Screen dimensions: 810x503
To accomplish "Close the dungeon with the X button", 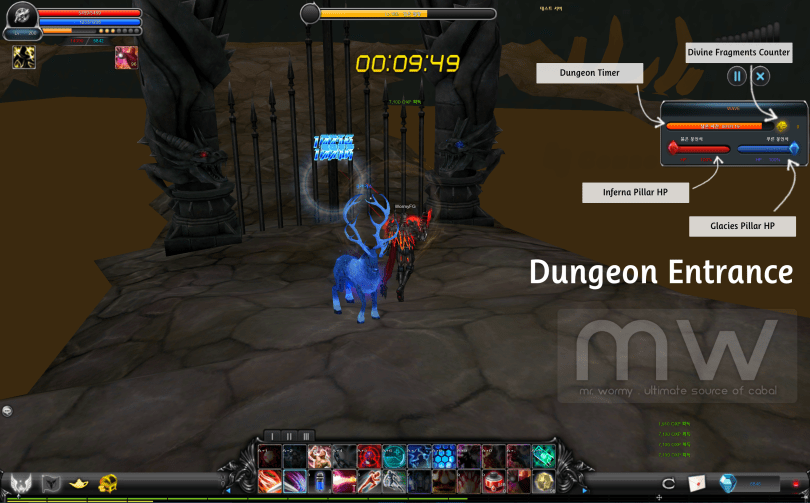I will 761,76.
